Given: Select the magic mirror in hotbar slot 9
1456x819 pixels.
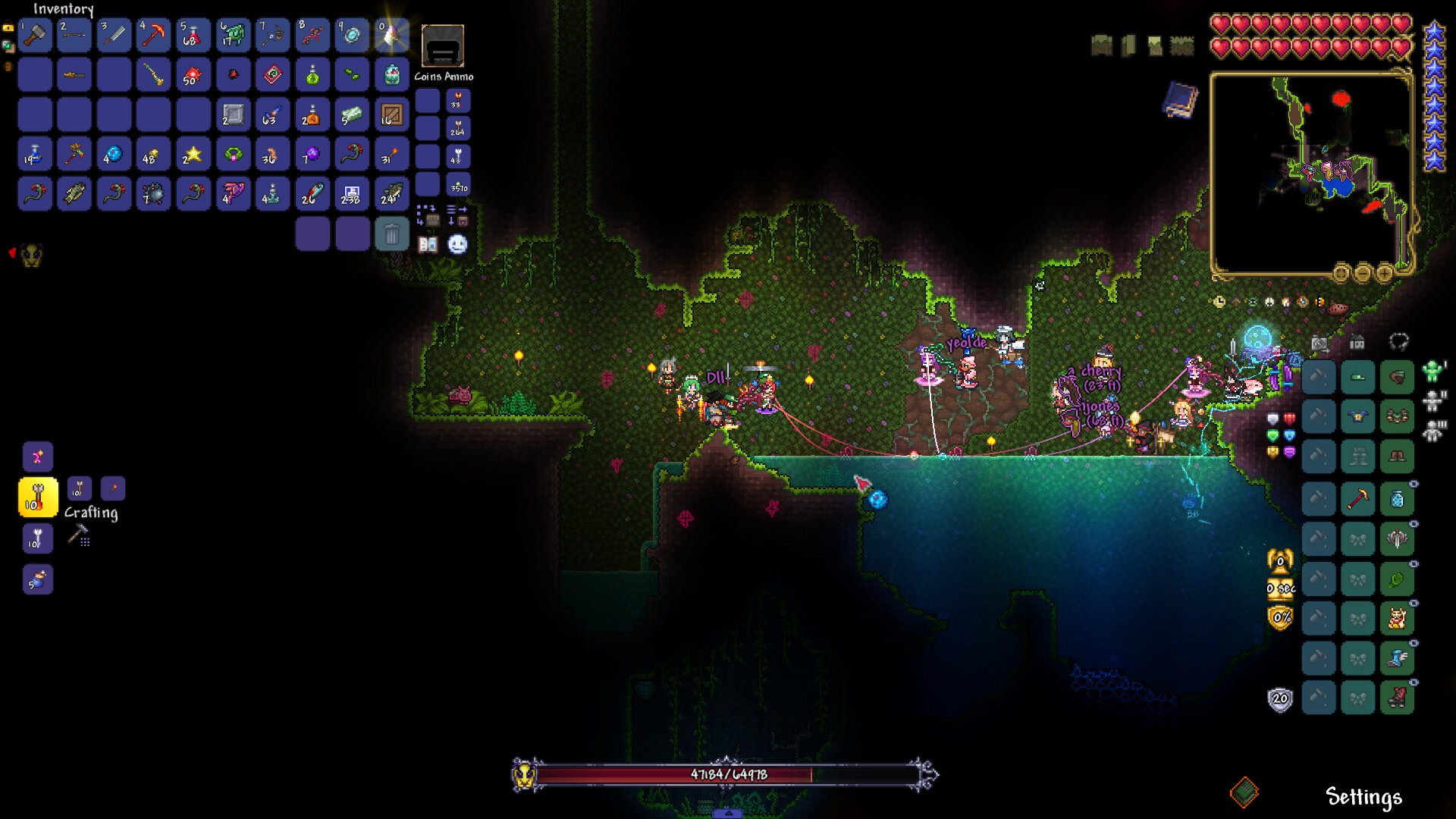Looking at the screenshot, I should point(351,35).
